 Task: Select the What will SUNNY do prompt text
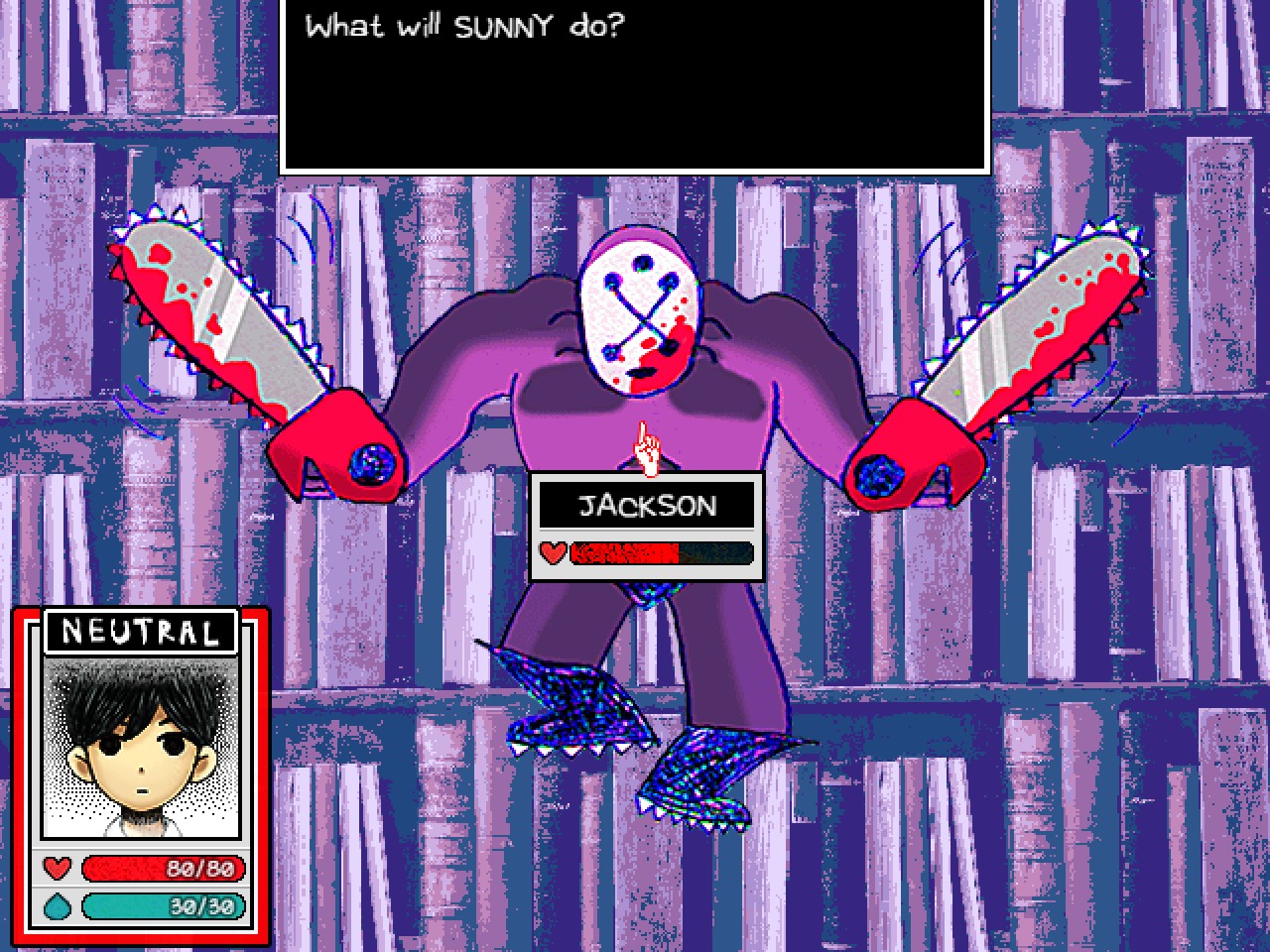pos(461,28)
